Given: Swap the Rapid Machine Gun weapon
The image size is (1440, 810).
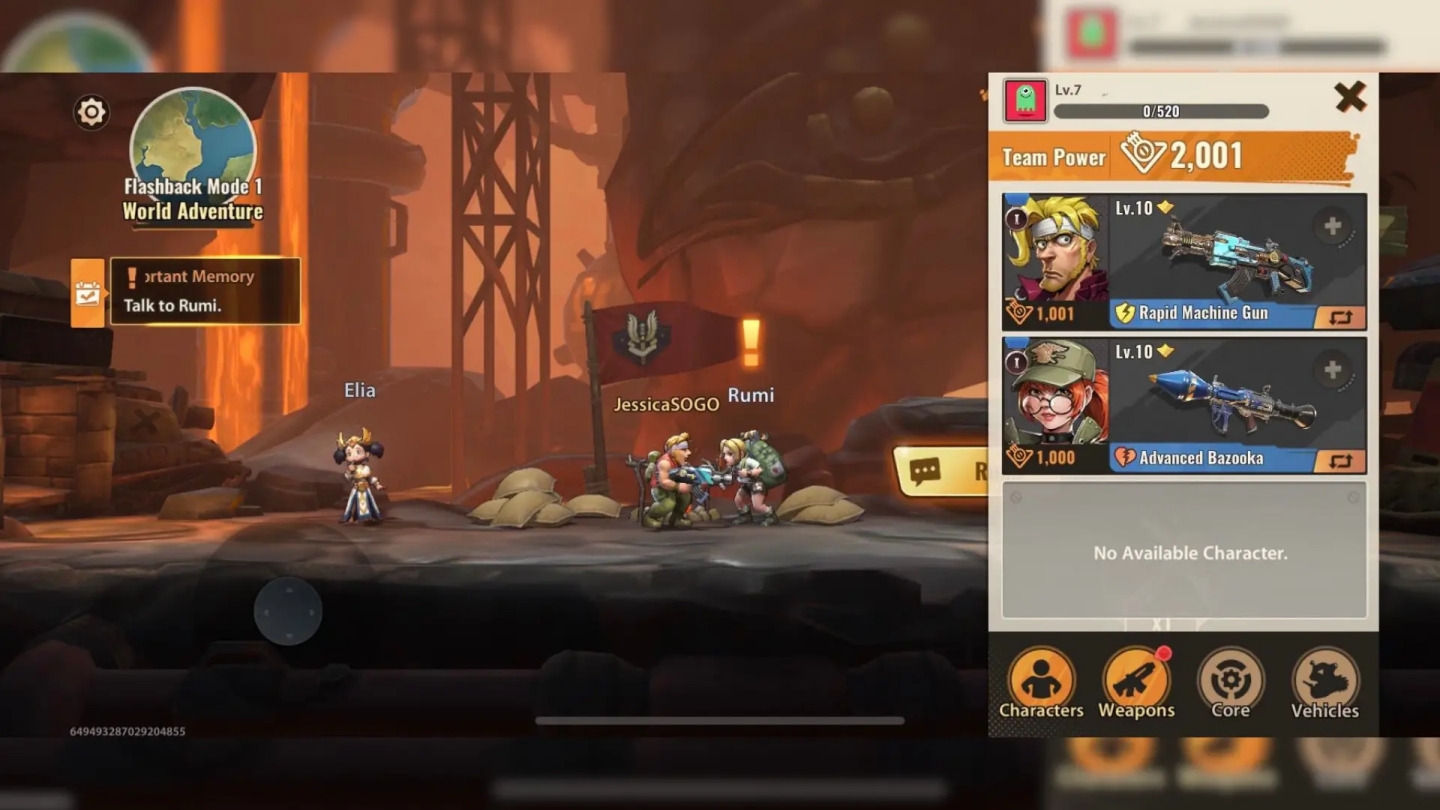Looking at the screenshot, I should [x=1340, y=318].
